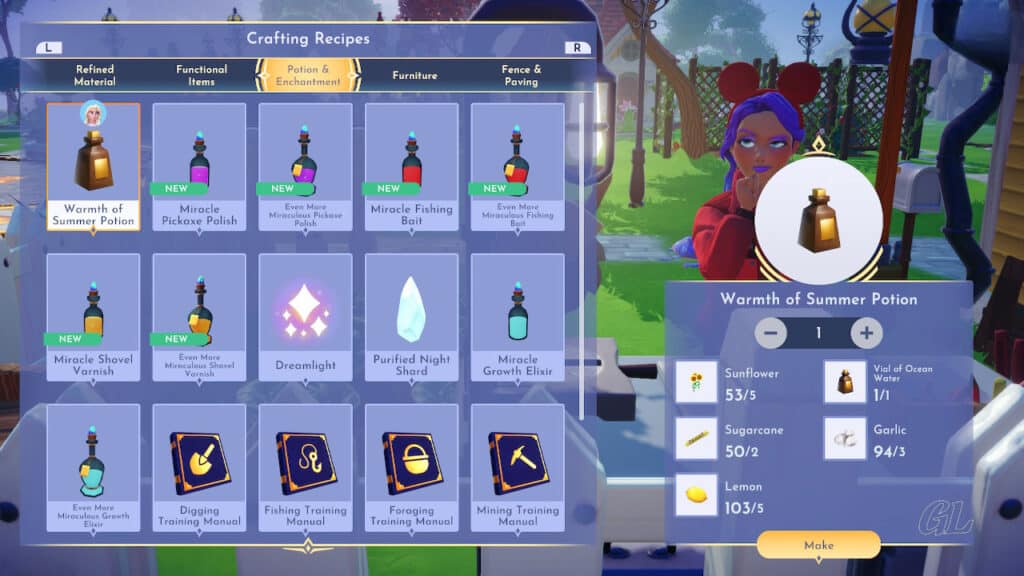Switch to the Refined Material tab
Screen dimensions: 1024x576
(95, 75)
